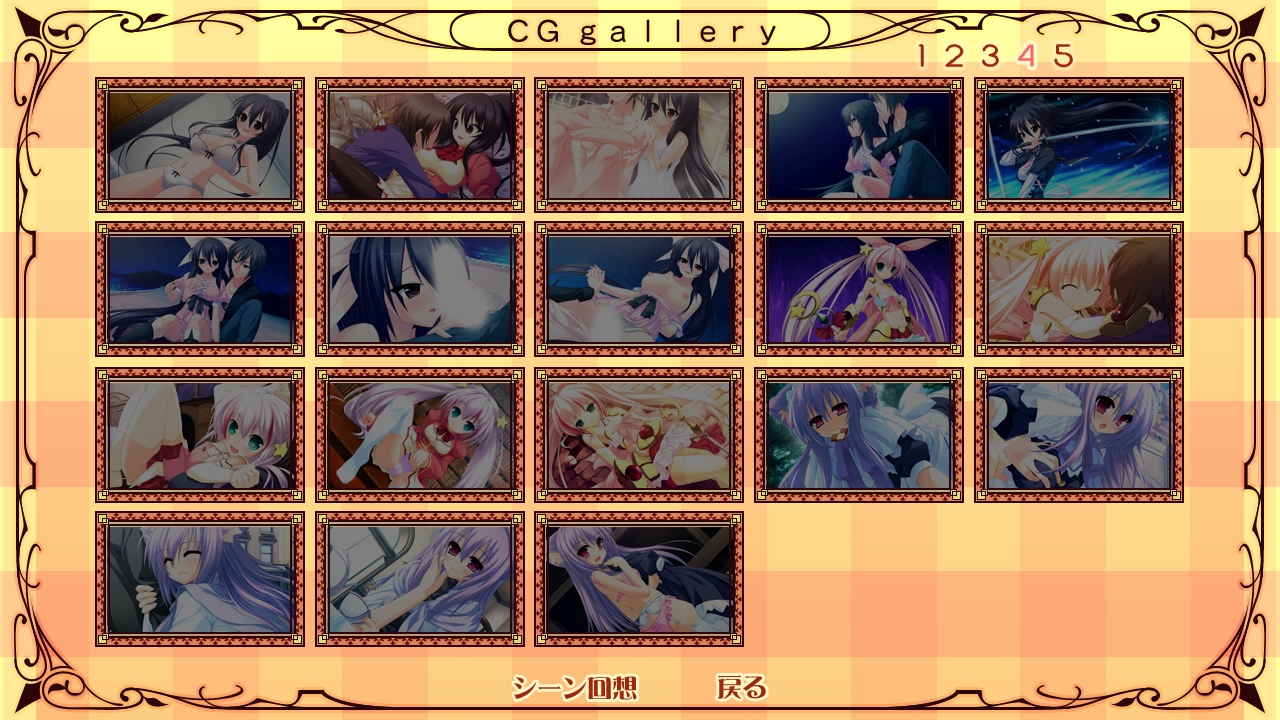The width and height of the screenshot is (1280, 720).
Task: View the sword-wielding girl starry sky thumbnail
Action: pyautogui.click(x=1079, y=145)
